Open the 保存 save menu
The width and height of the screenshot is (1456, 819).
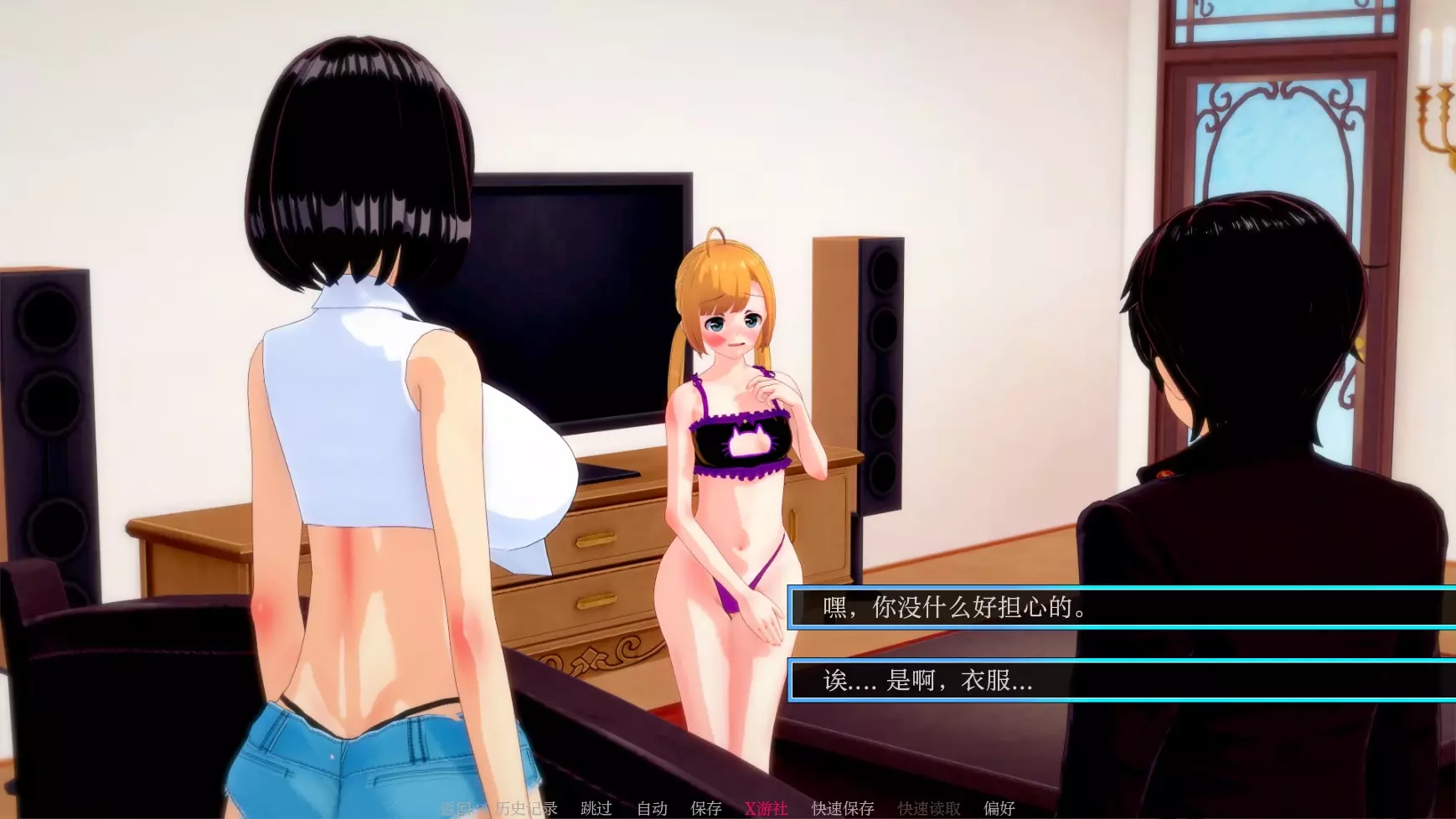tap(705, 808)
